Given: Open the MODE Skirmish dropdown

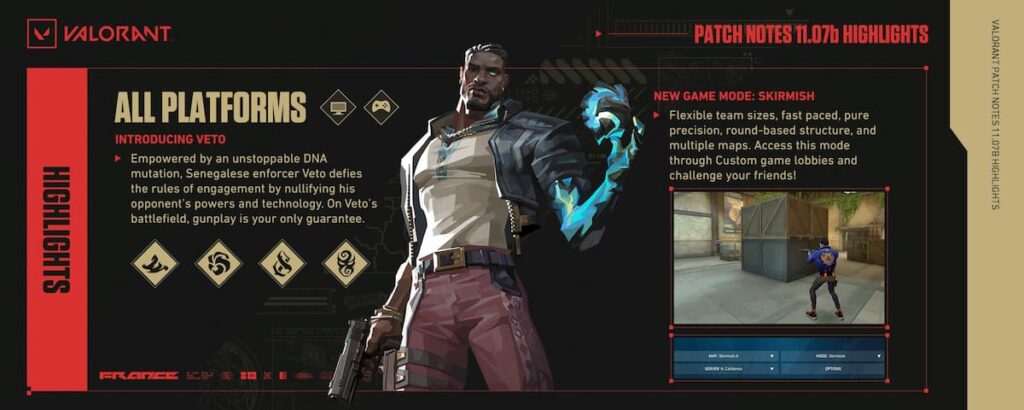Looking at the screenshot, I should point(830,355).
